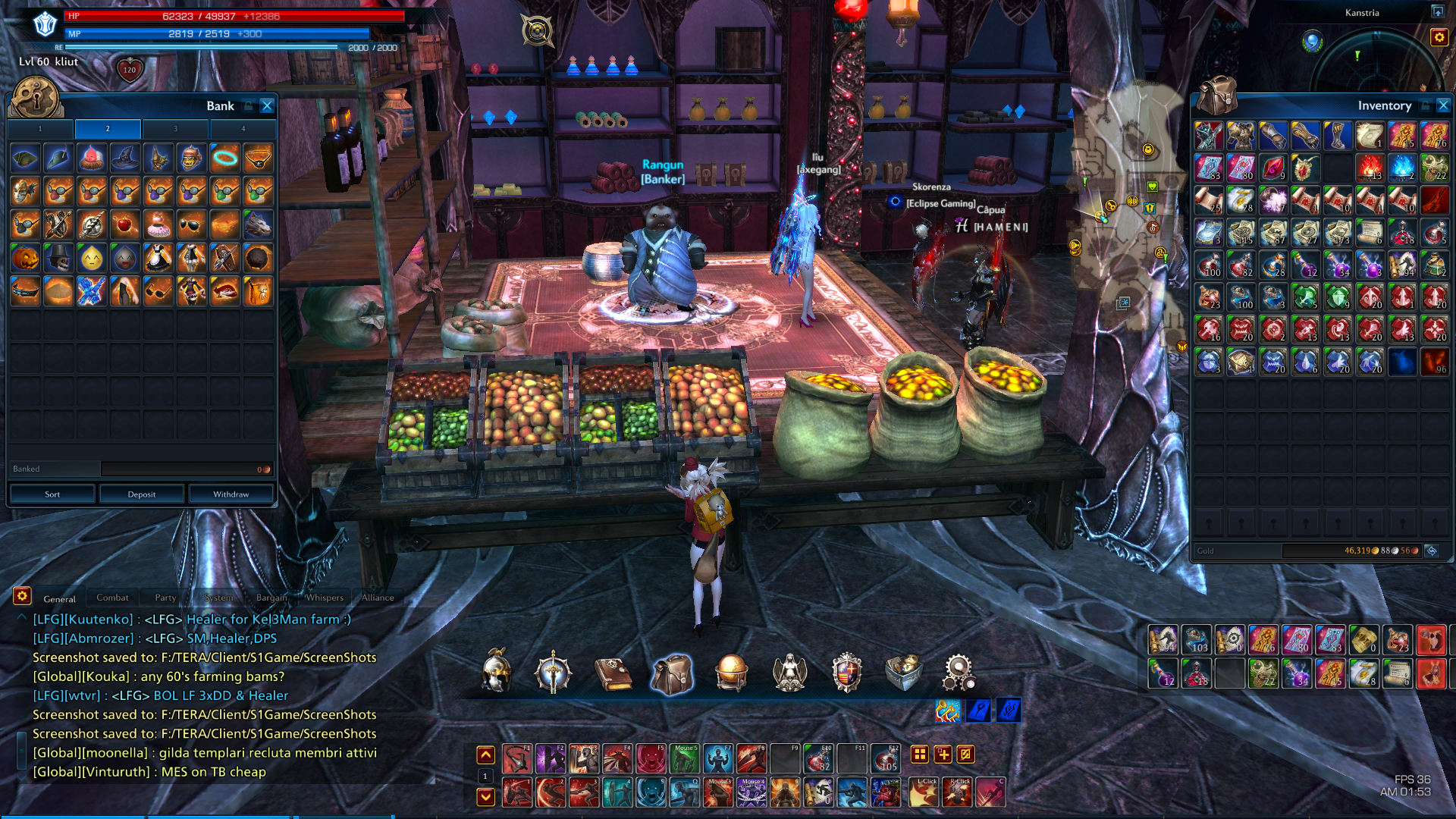Image resolution: width=1456 pixels, height=819 pixels.
Task: Close the Bank window
Action: tap(267, 106)
